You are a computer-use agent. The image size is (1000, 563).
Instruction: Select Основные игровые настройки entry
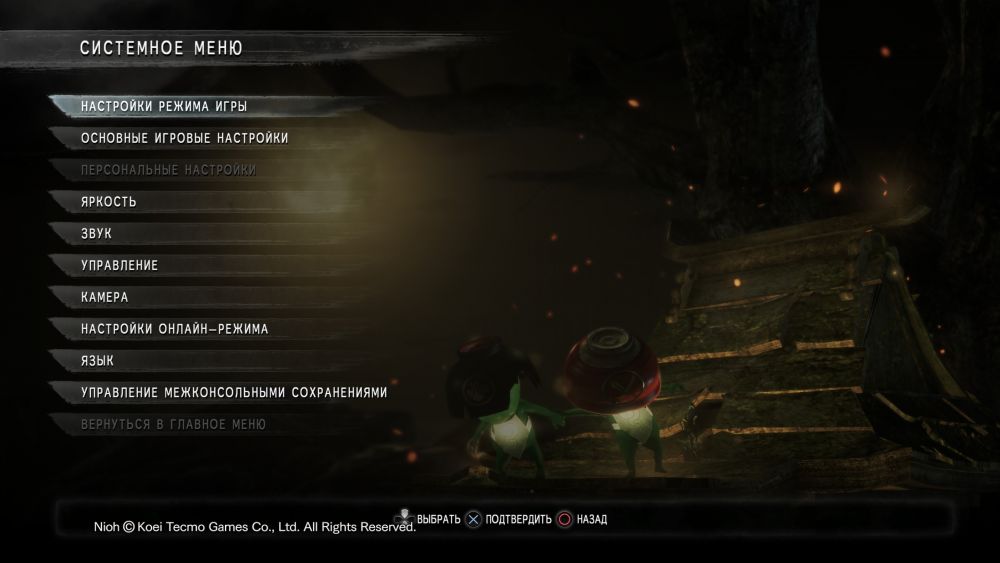click(185, 138)
